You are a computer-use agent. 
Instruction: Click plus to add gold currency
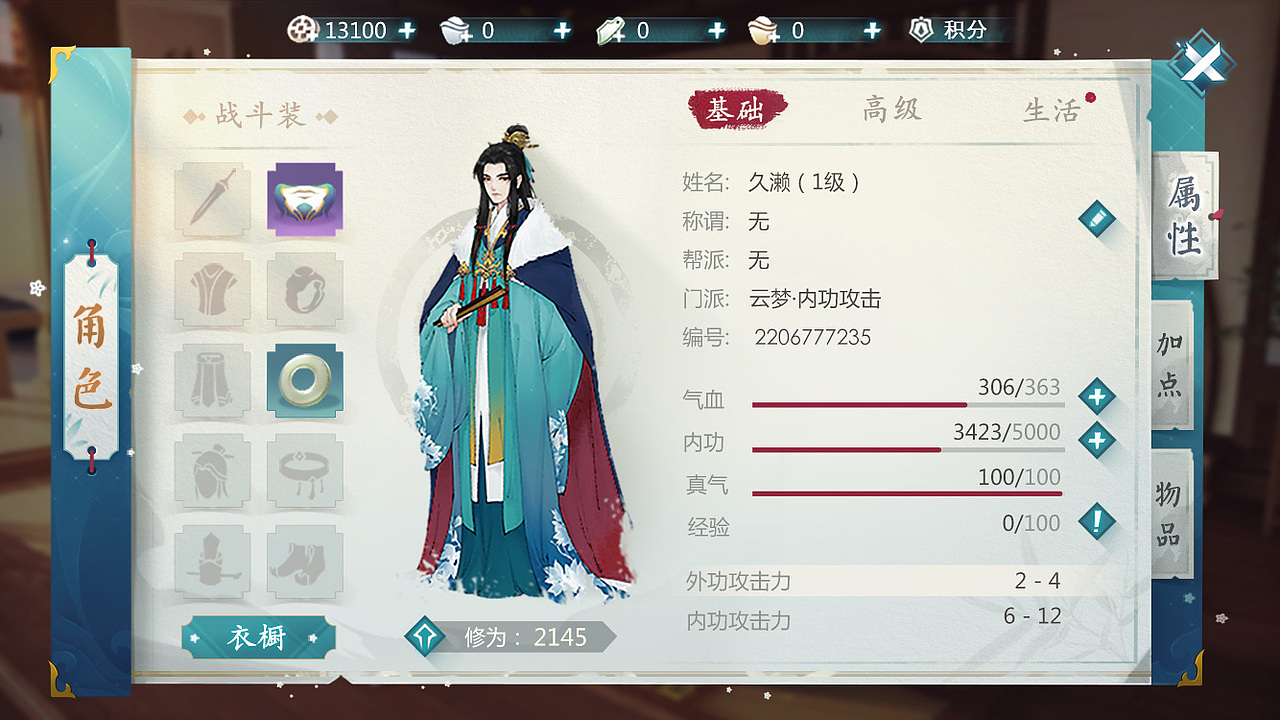click(x=408, y=29)
